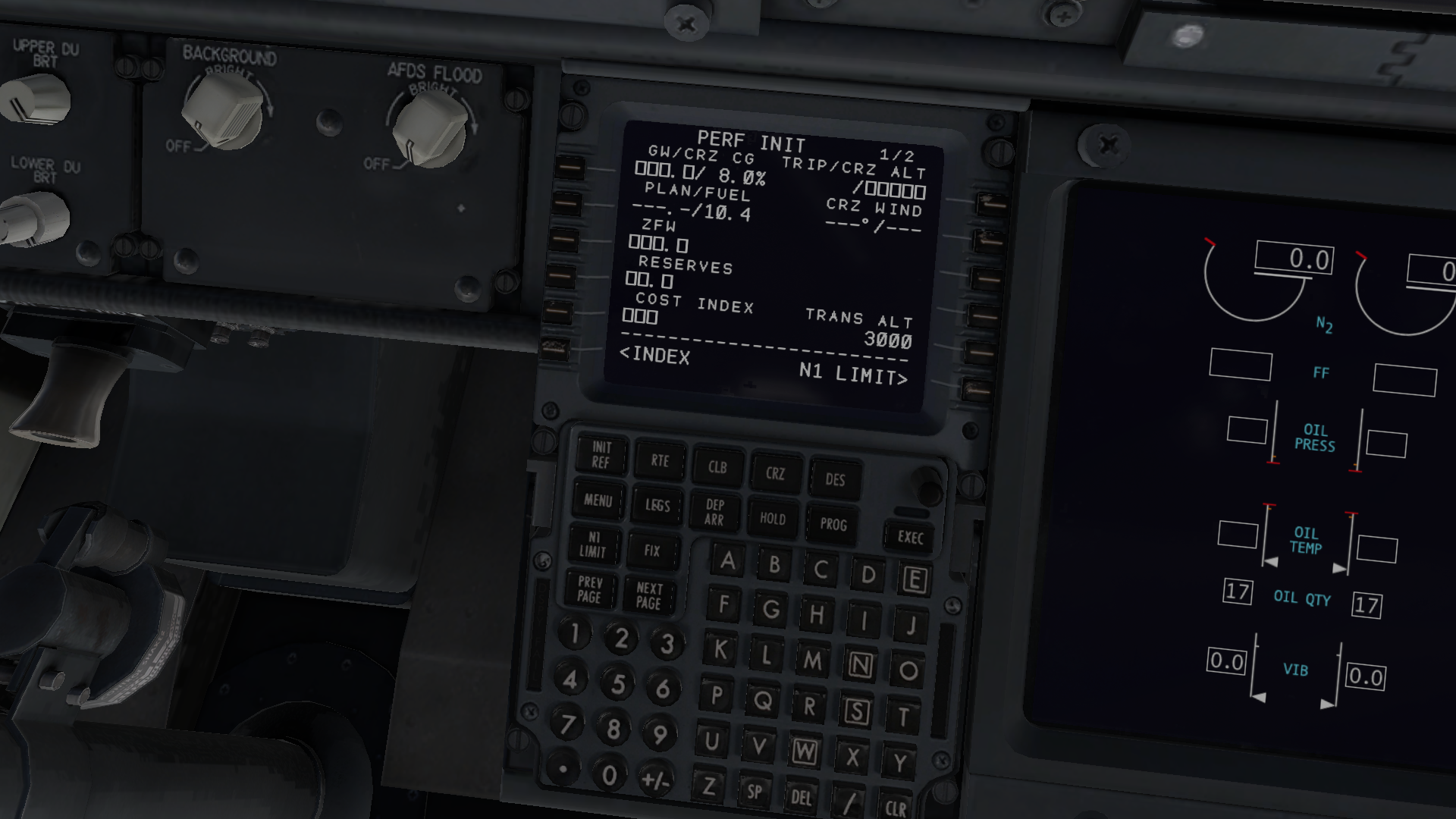This screenshot has width=1456, height=819.
Task: Go to PREV PAGE on the CDU
Action: pos(589,590)
